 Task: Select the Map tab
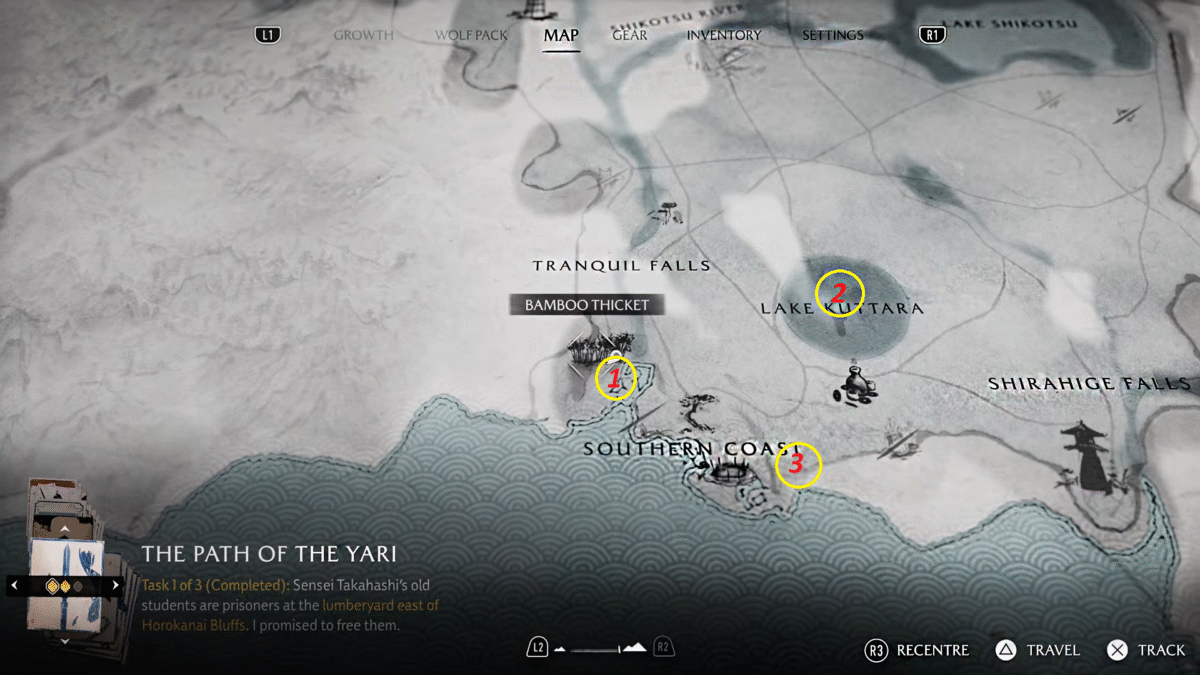(x=561, y=36)
